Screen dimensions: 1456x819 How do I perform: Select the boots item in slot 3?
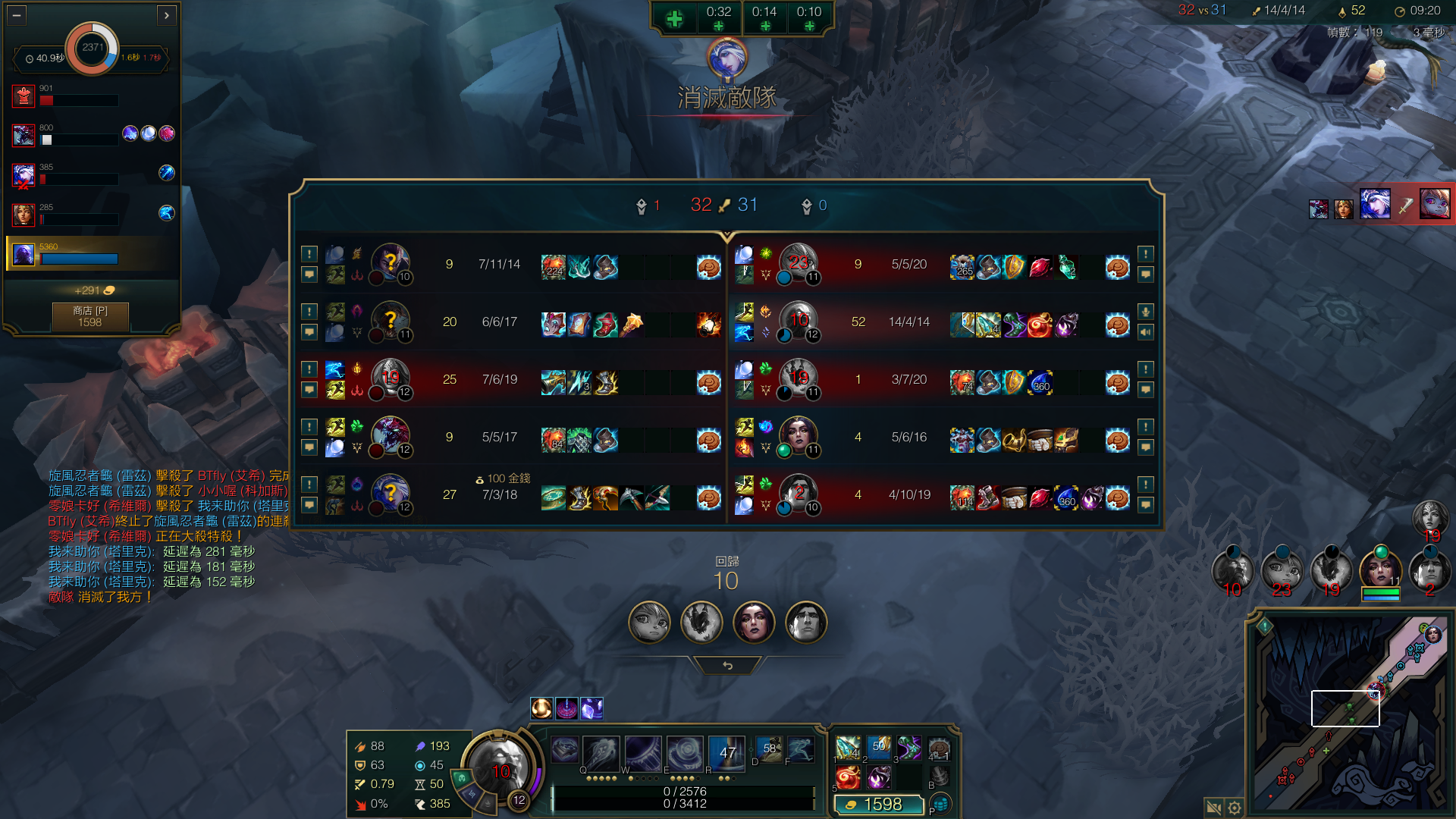tap(908, 748)
